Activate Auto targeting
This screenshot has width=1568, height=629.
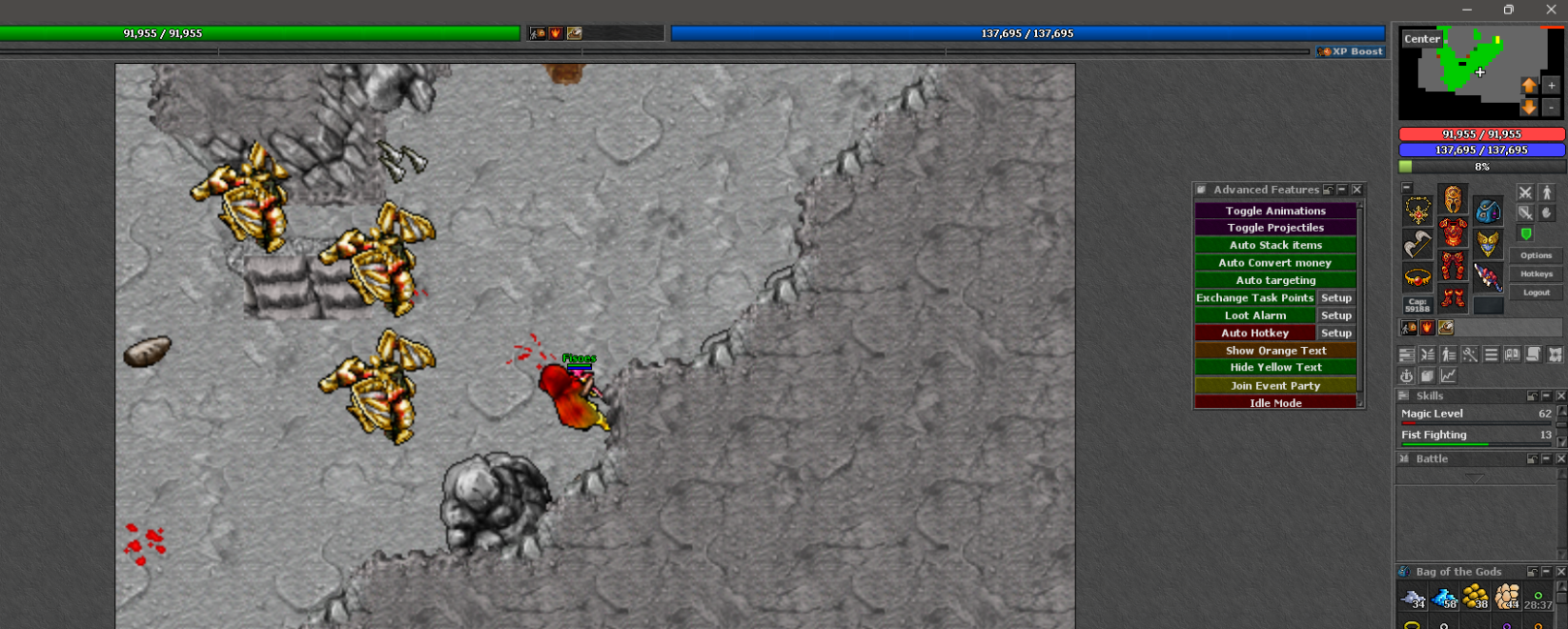(1274, 280)
